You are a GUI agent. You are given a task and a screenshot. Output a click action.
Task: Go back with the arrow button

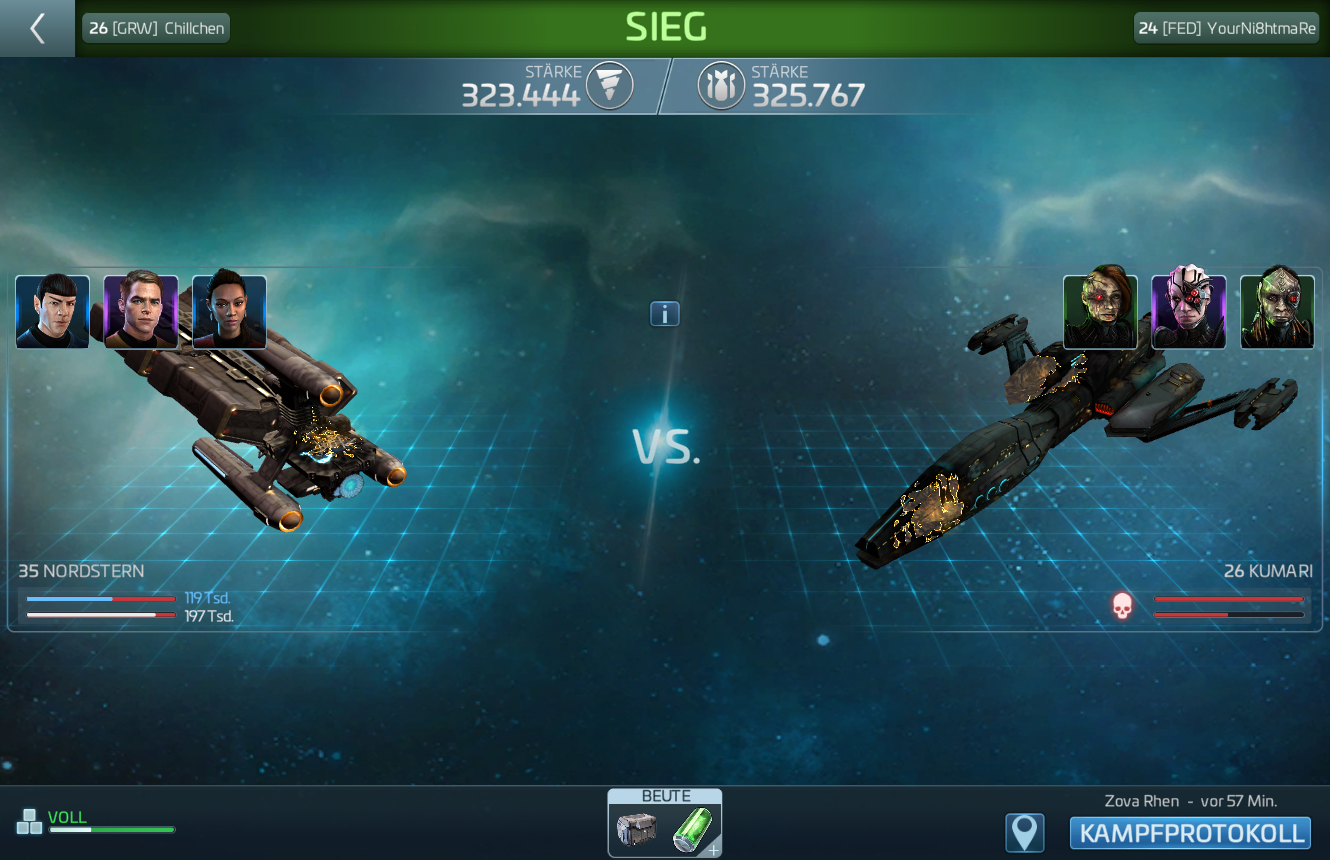37,28
